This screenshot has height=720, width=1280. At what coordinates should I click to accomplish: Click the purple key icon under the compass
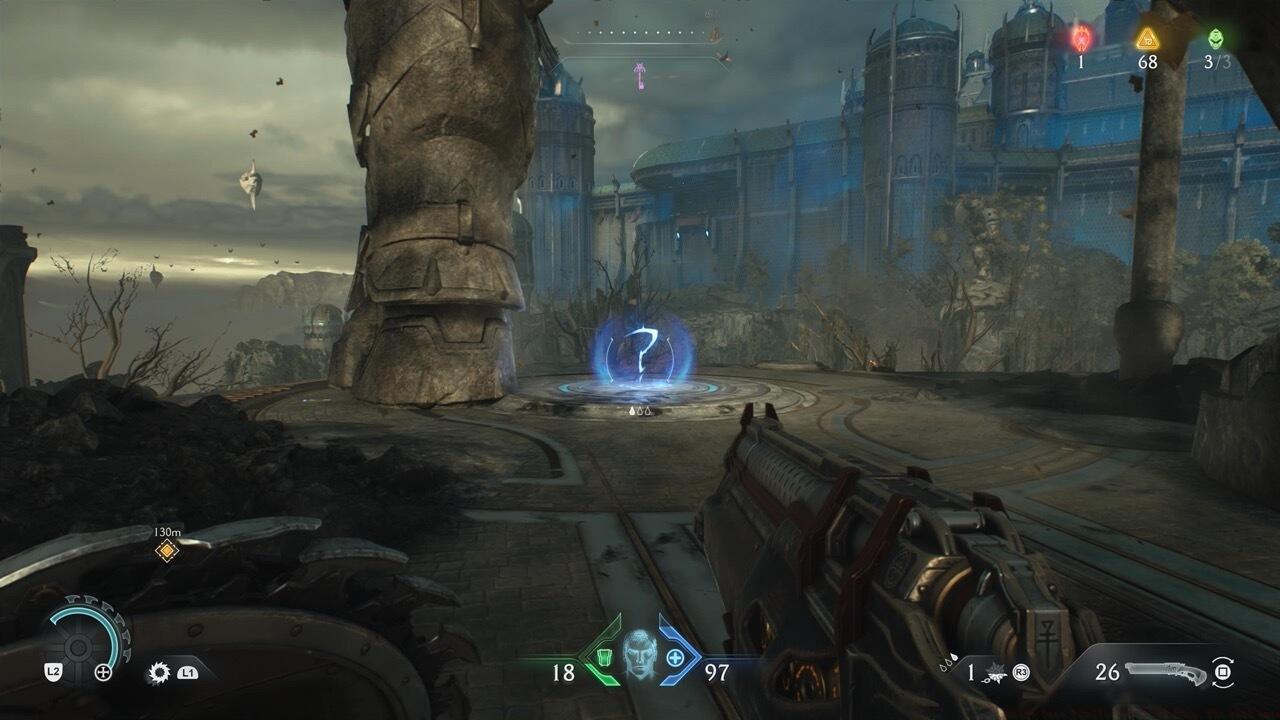[x=637, y=74]
